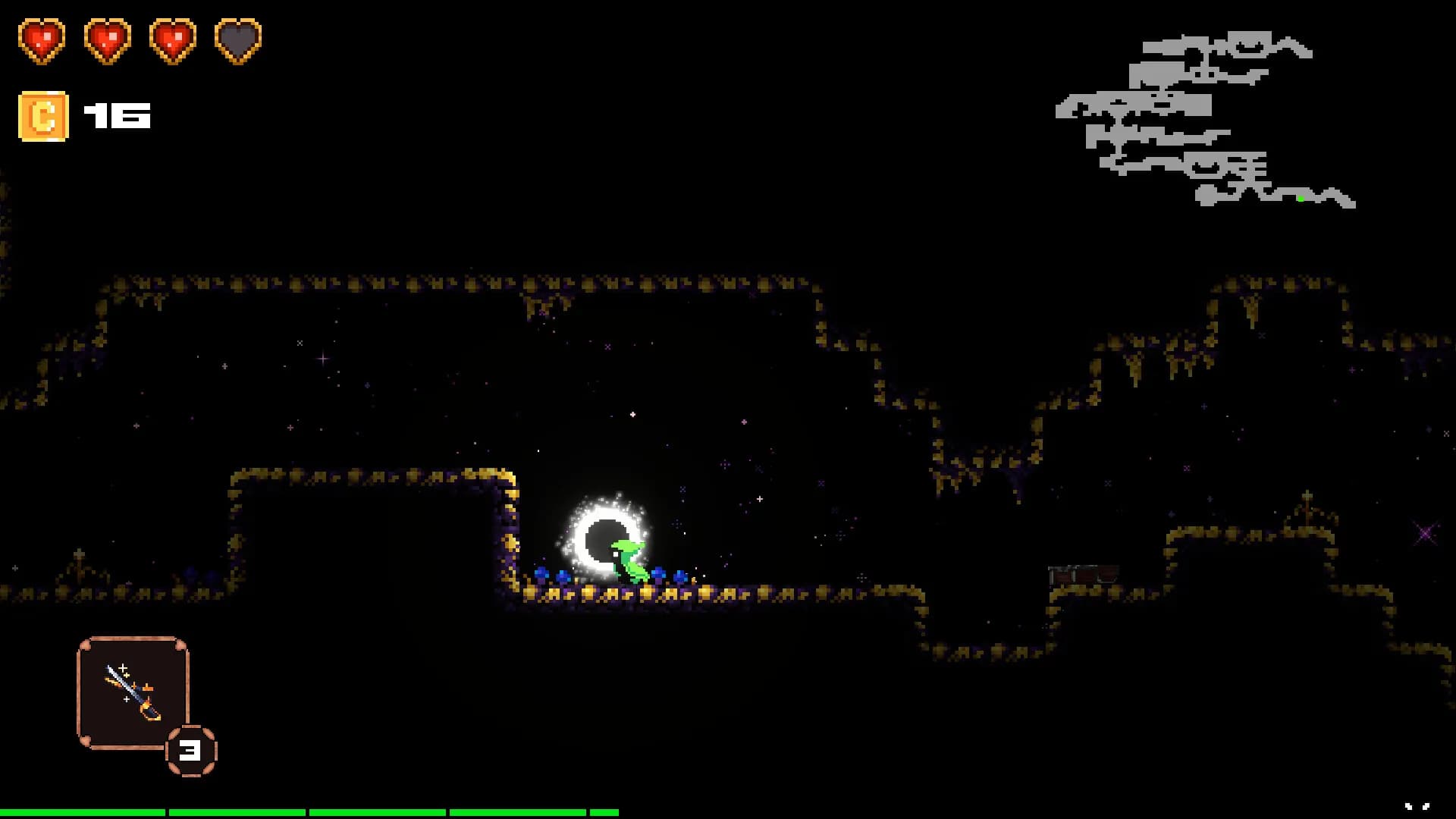
Task: Click the gold coin currency icon
Action: (42, 115)
